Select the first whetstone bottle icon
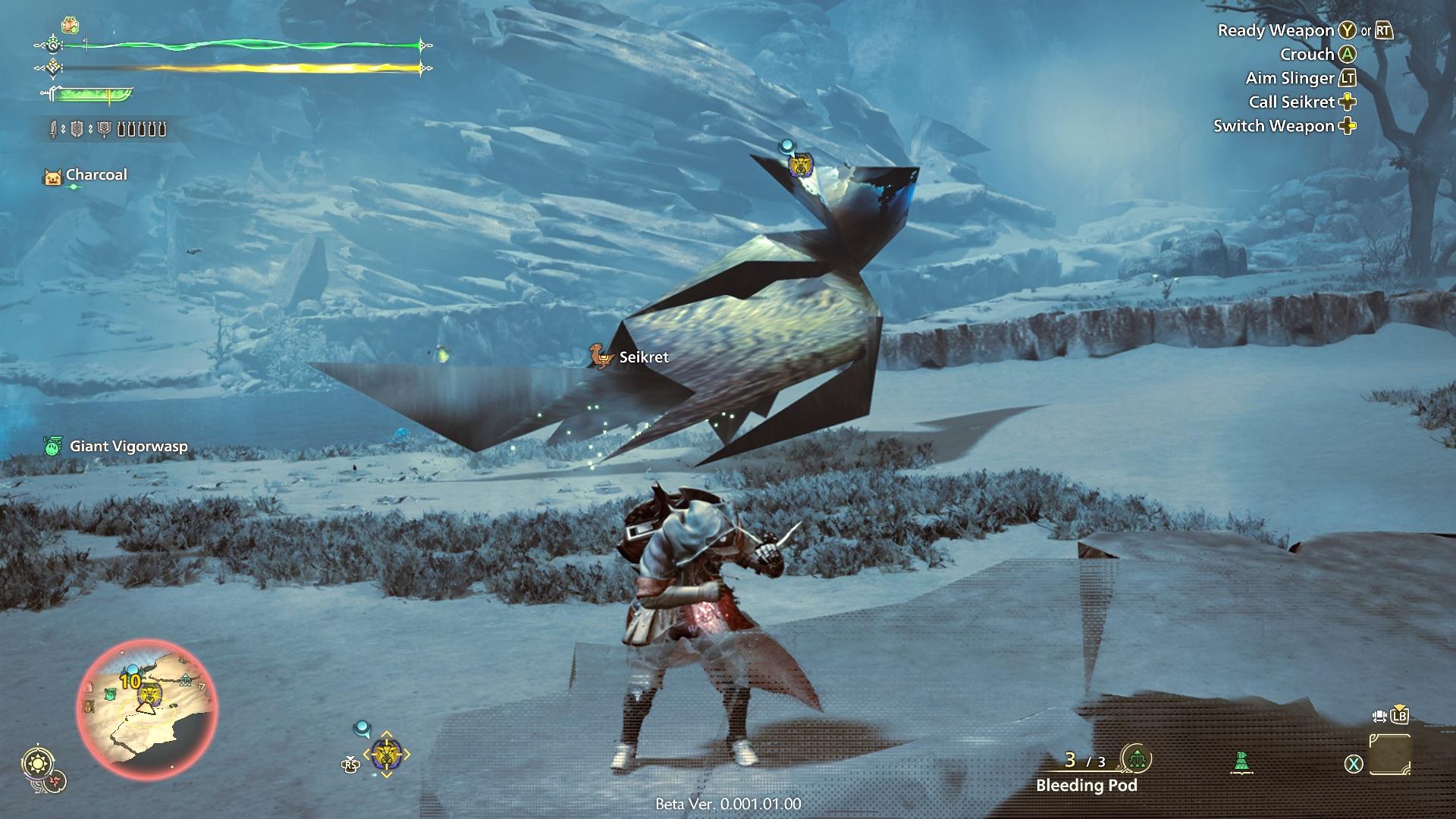 click(x=121, y=129)
